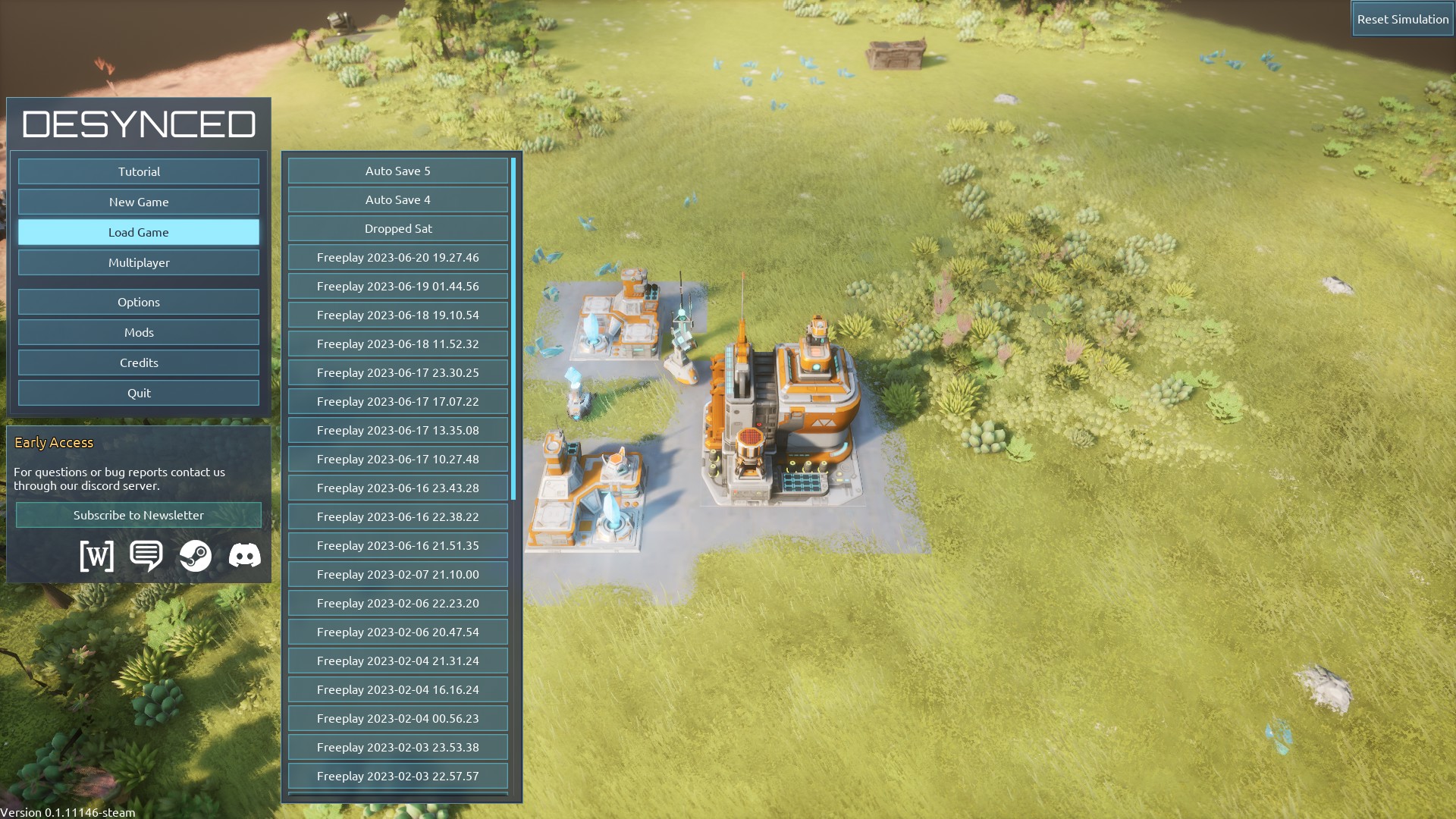Load Freeplay 2023-02-07 21.10.00 save

point(397,574)
